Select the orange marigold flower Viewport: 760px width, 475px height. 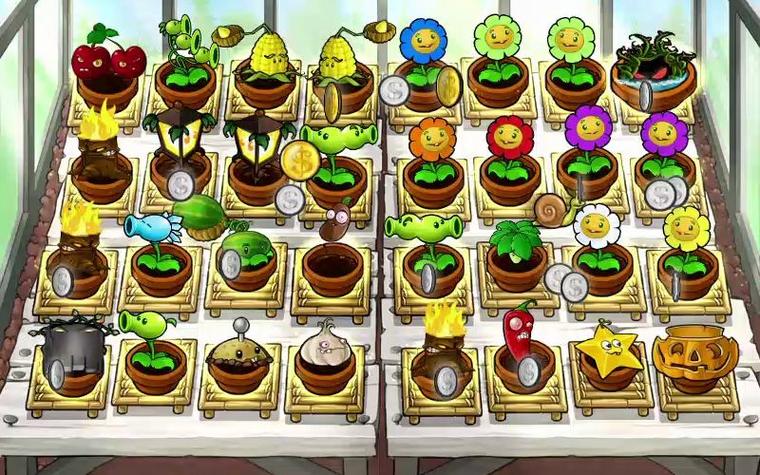point(432,139)
